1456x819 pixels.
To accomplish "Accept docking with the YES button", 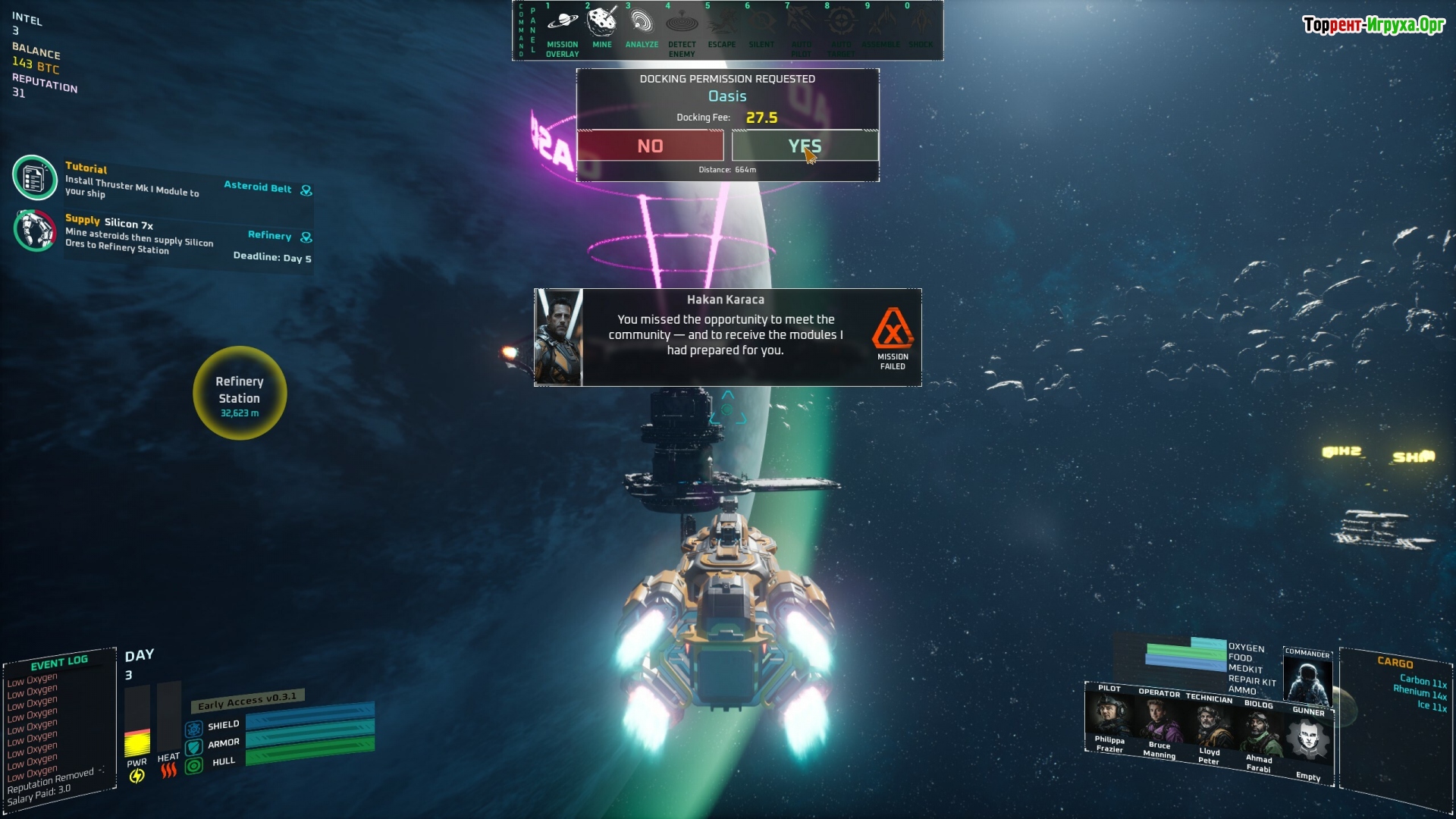I will click(805, 146).
